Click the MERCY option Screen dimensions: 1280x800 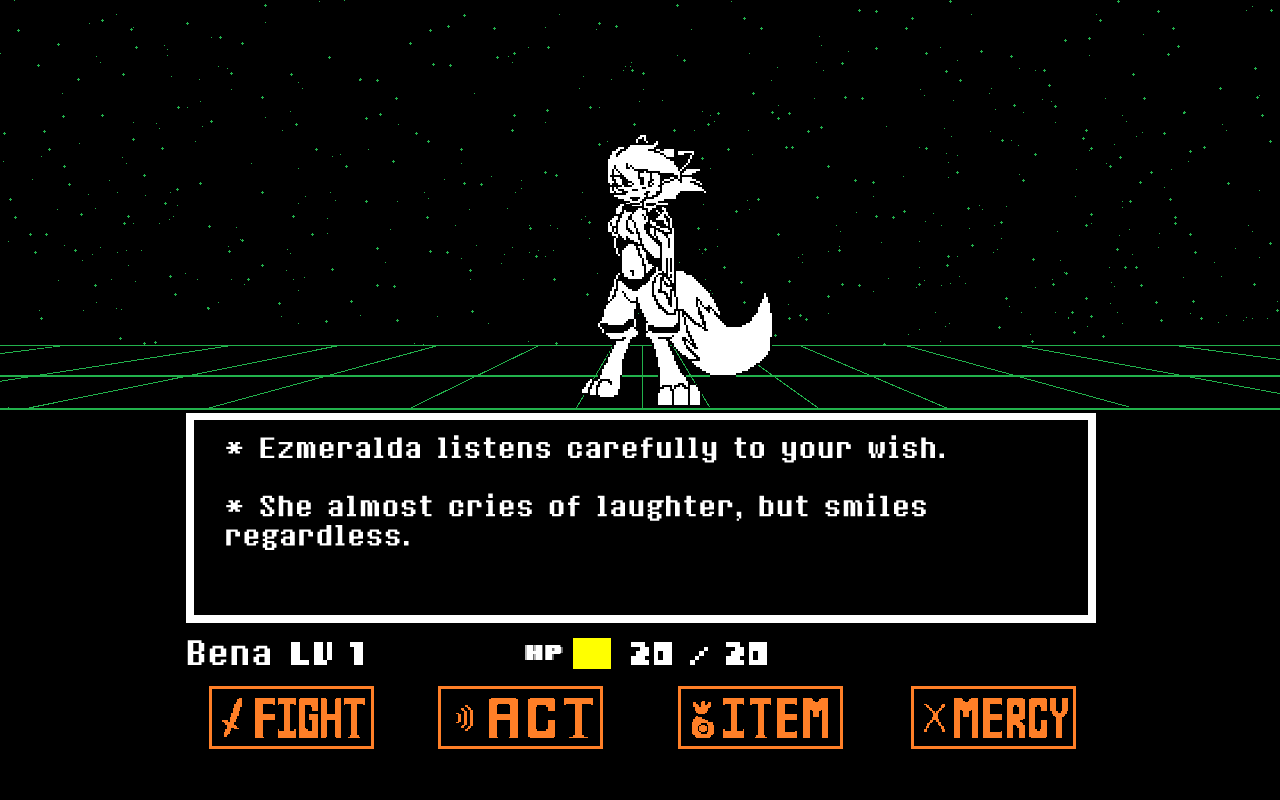pyautogui.click(x=993, y=717)
